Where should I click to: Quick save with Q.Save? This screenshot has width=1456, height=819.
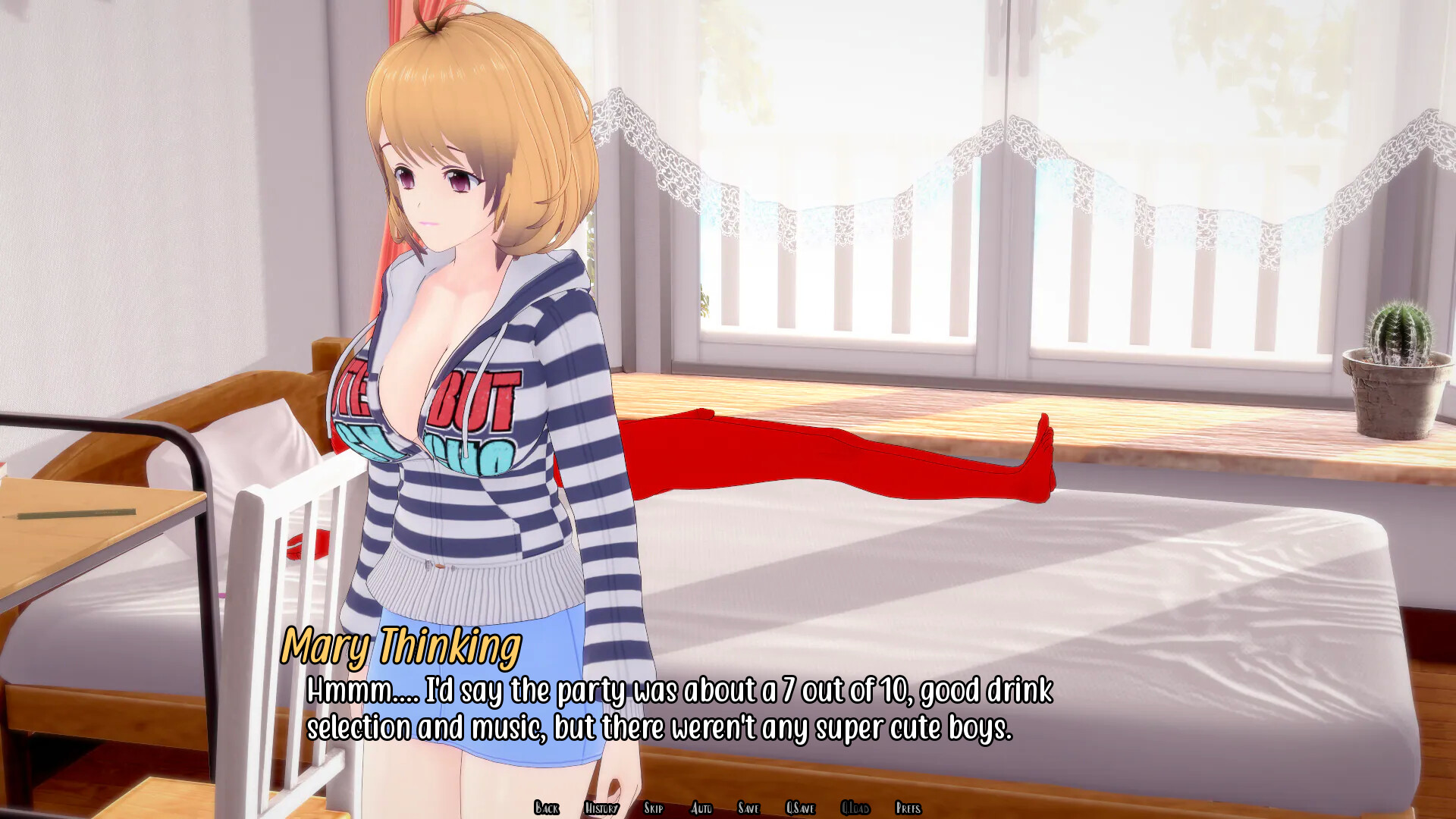(800, 808)
